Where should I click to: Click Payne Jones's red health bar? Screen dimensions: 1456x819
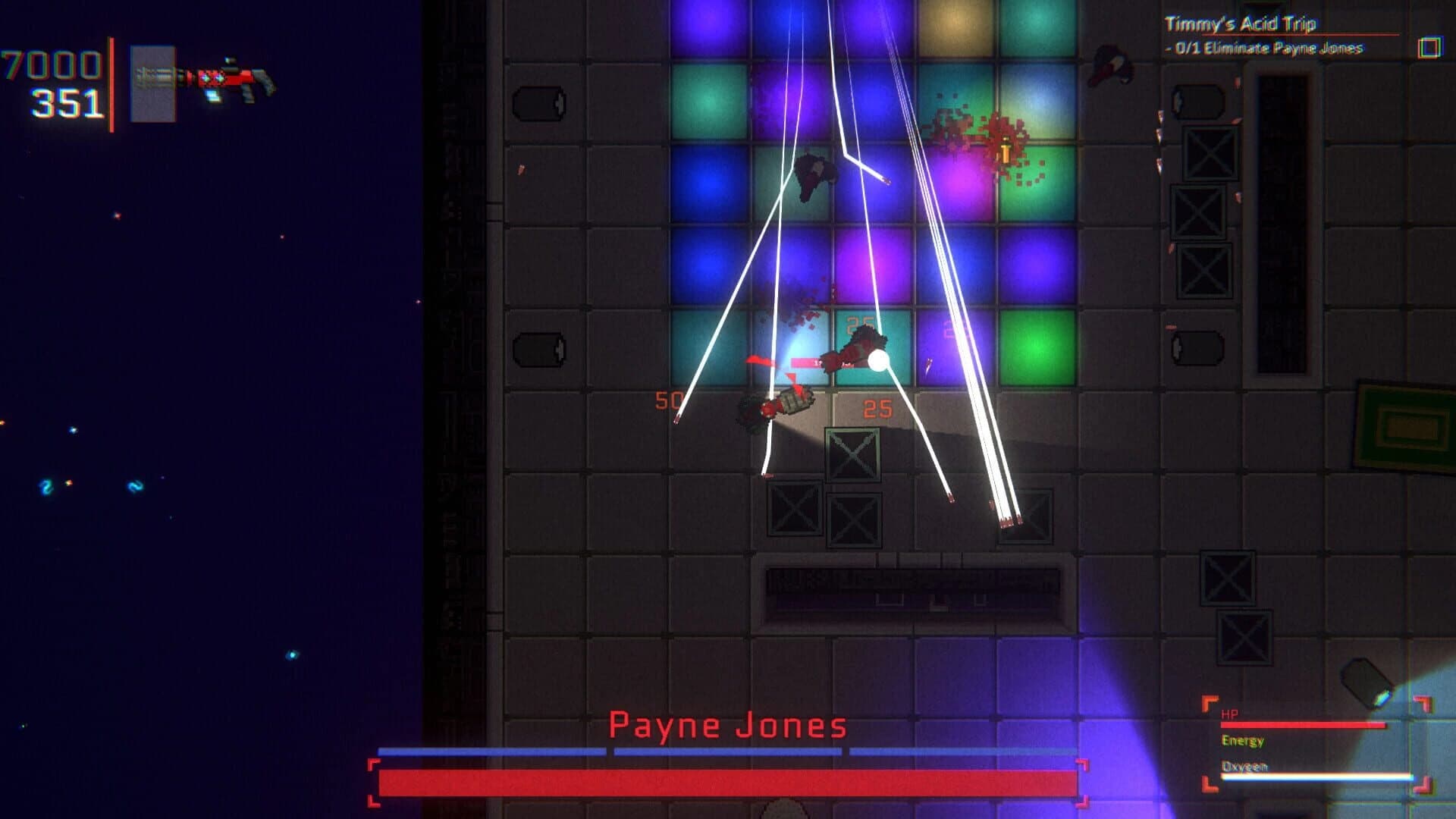[x=728, y=780]
